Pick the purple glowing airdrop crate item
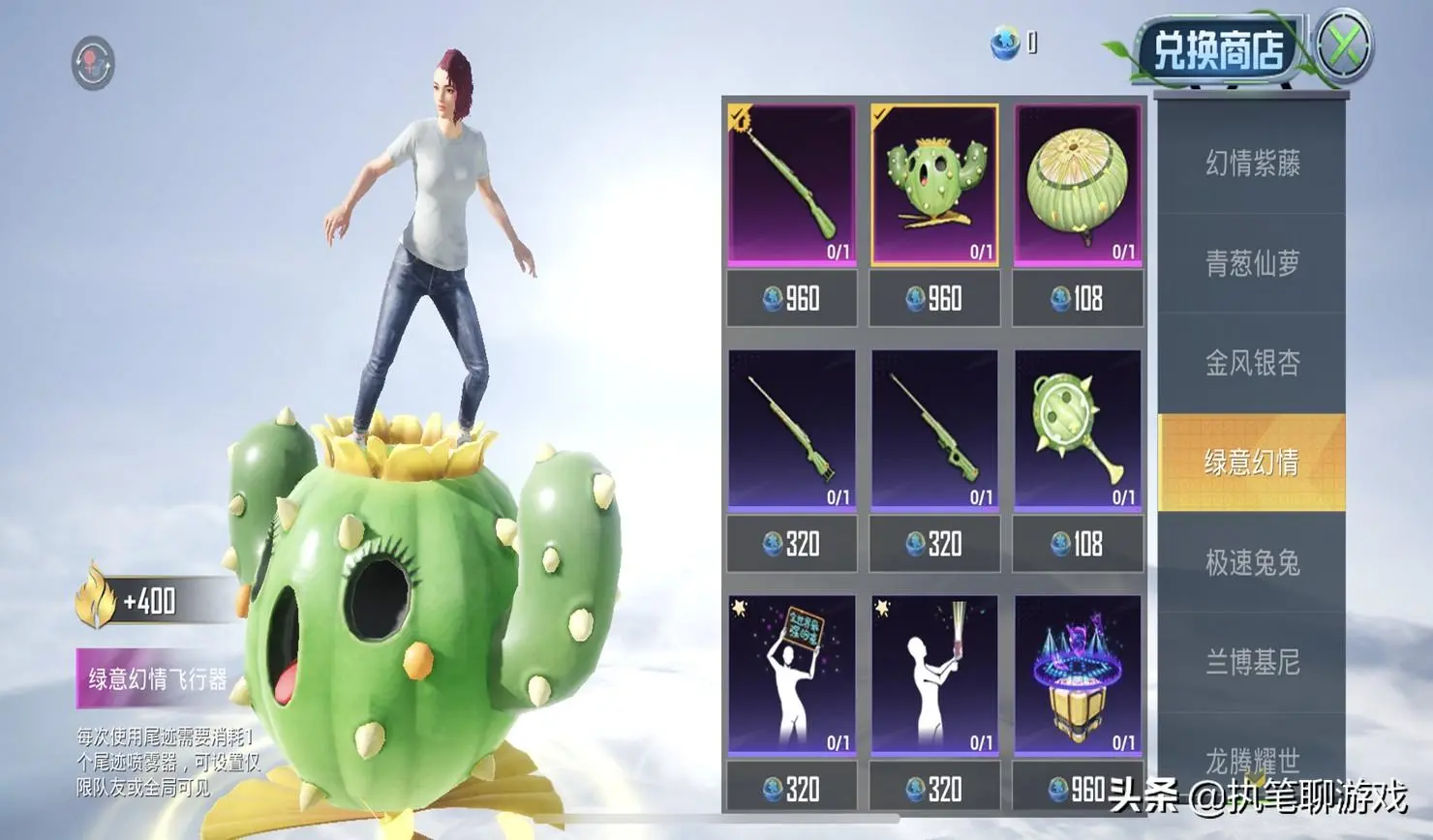The image size is (1433, 840). [x=1078, y=675]
